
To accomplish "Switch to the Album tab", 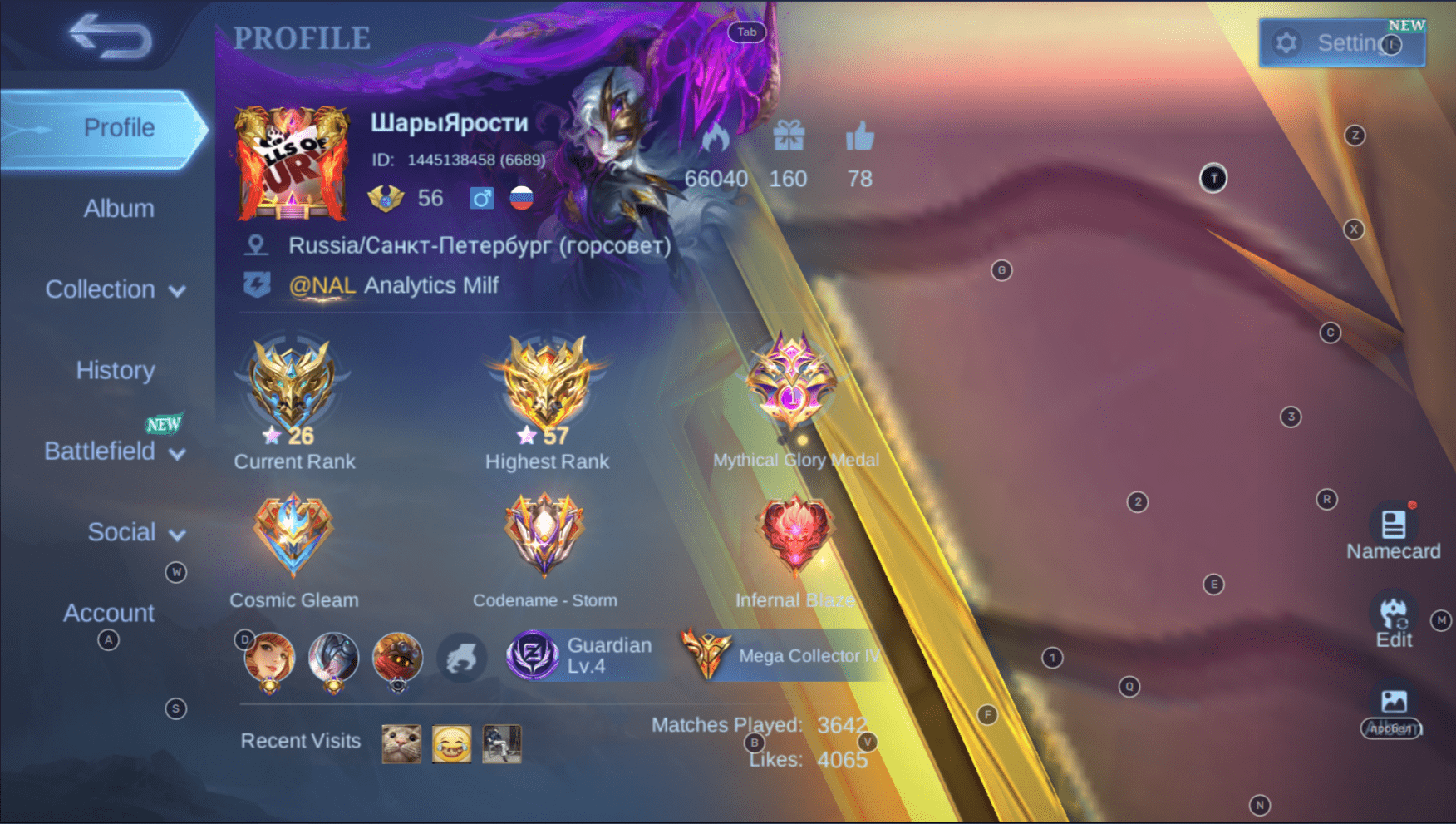I will click(118, 208).
